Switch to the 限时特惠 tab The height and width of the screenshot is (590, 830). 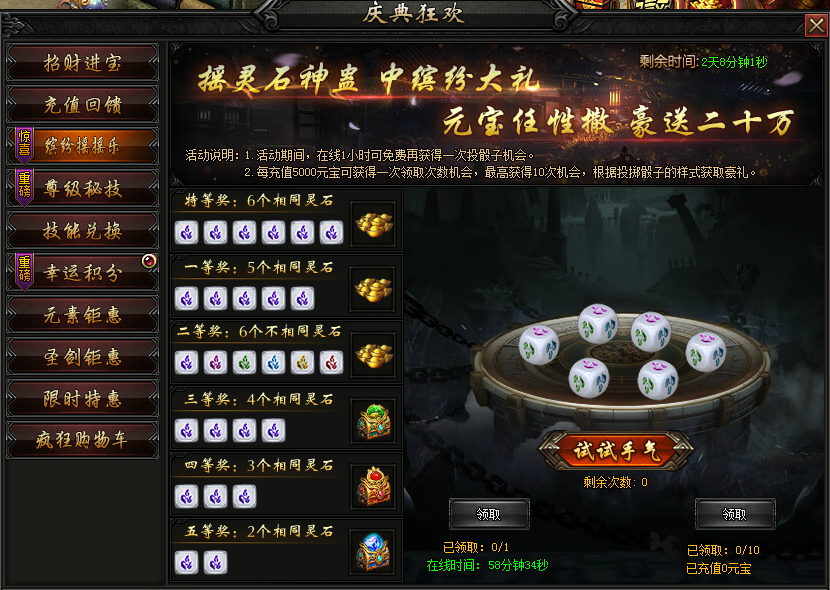83,398
